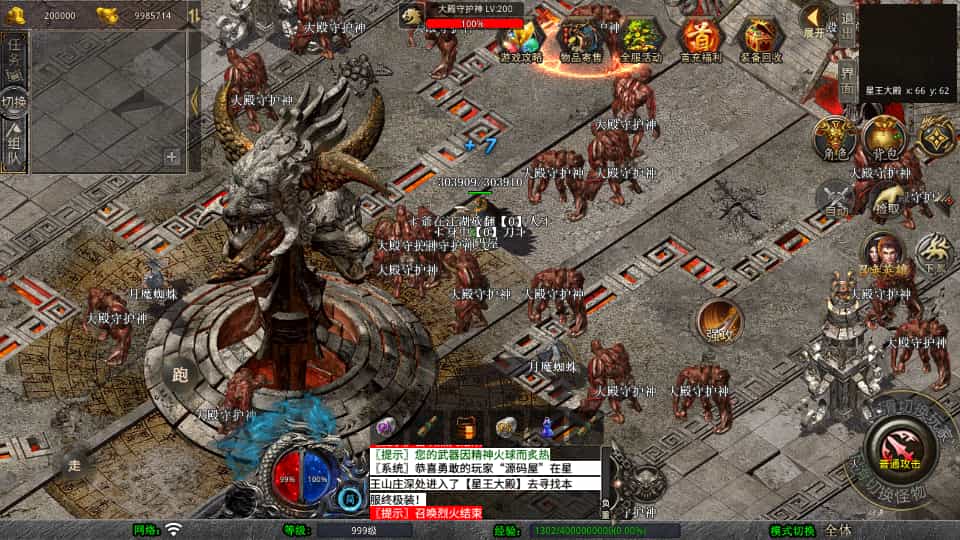The height and width of the screenshot is (540, 960).
Task: Tap the 拾取 pickup hand button
Action: click(885, 197)
